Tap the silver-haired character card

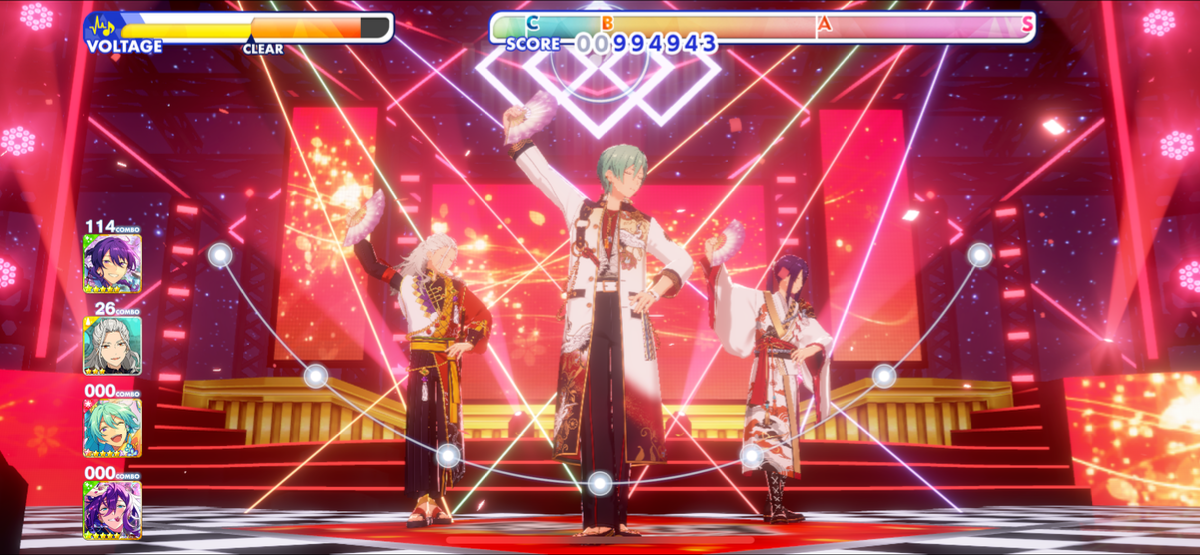coord(112,345)
